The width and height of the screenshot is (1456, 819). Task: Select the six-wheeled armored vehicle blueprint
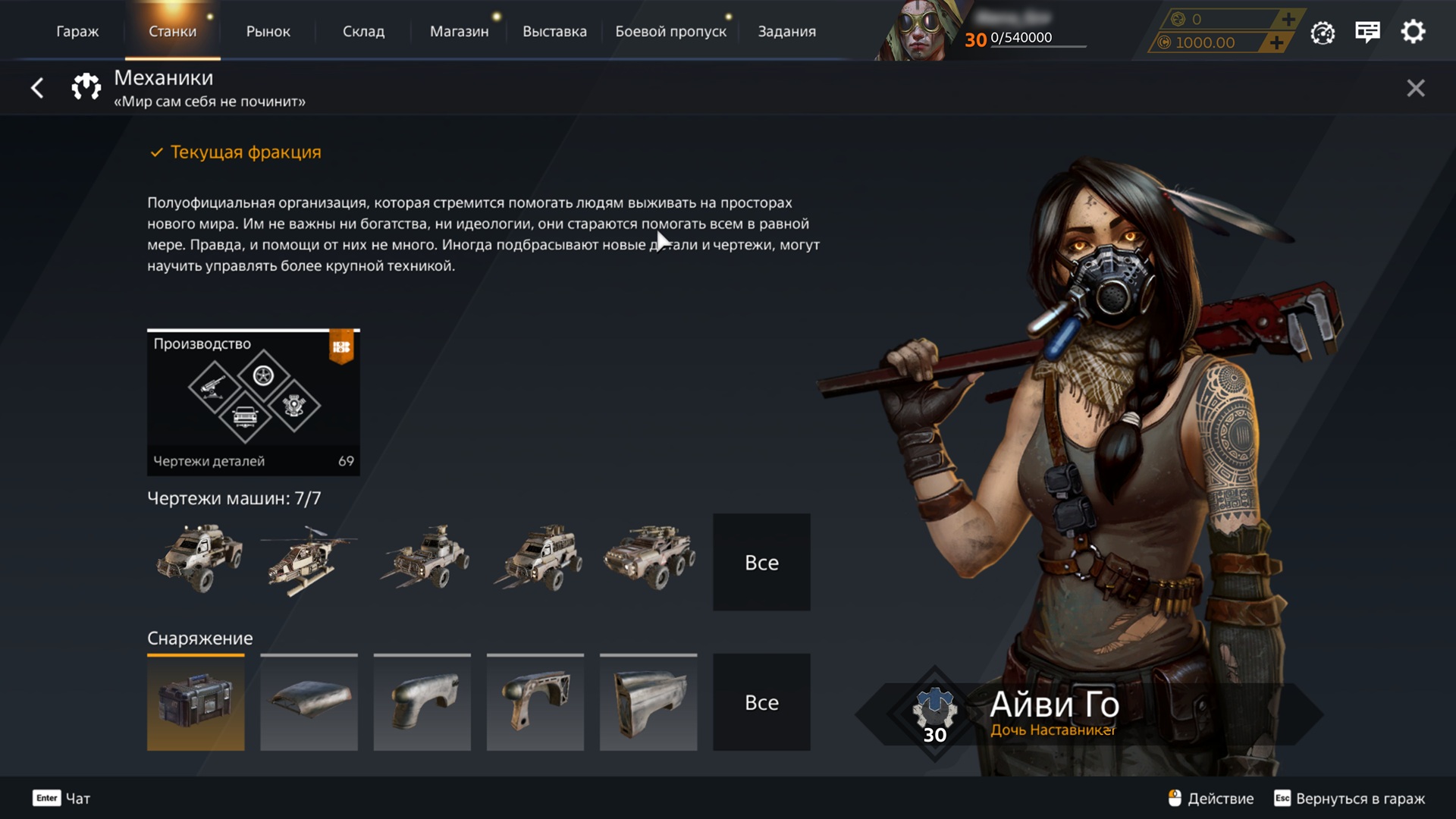coord(648,557)
